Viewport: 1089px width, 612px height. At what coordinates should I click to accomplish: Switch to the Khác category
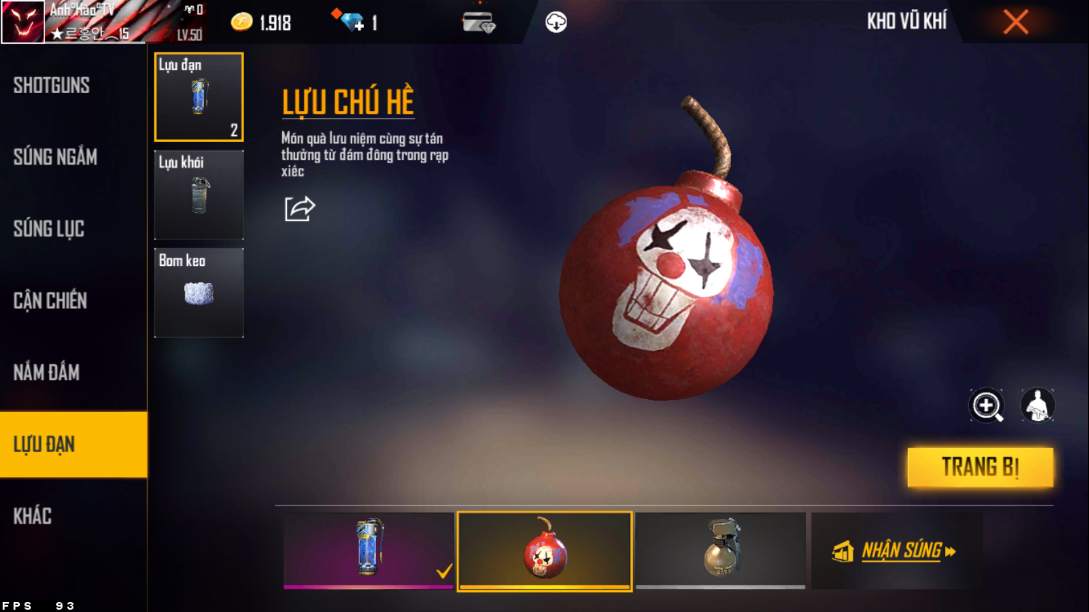tap(33, 516)
